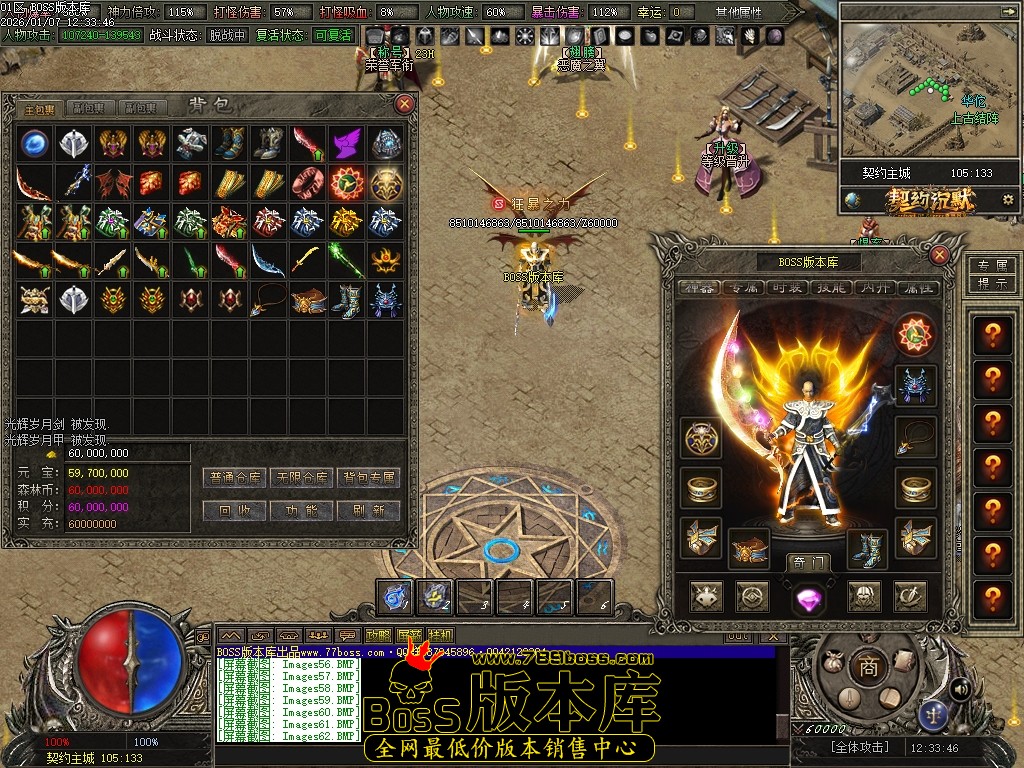Select the purple wings item in backpack
This screenshot has height=768, width=1024.
point(346,143)
